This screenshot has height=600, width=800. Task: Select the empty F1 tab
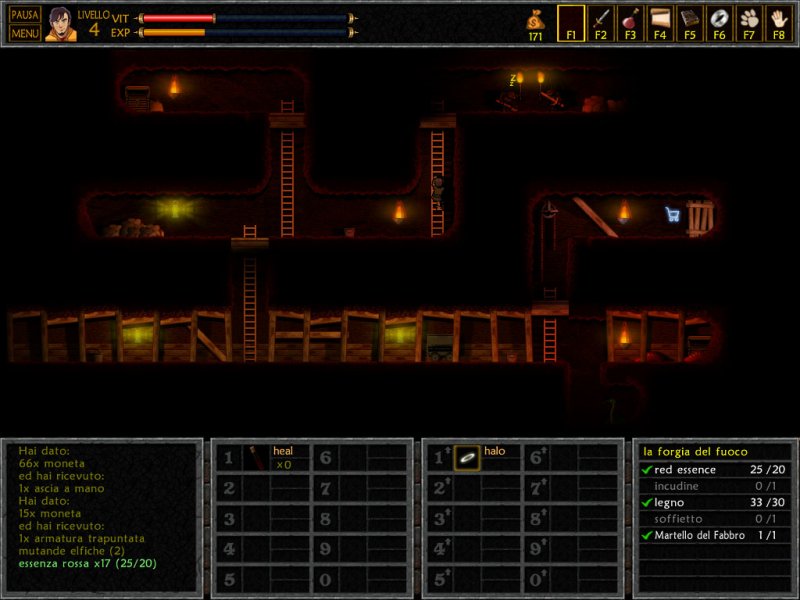(571, 23)
